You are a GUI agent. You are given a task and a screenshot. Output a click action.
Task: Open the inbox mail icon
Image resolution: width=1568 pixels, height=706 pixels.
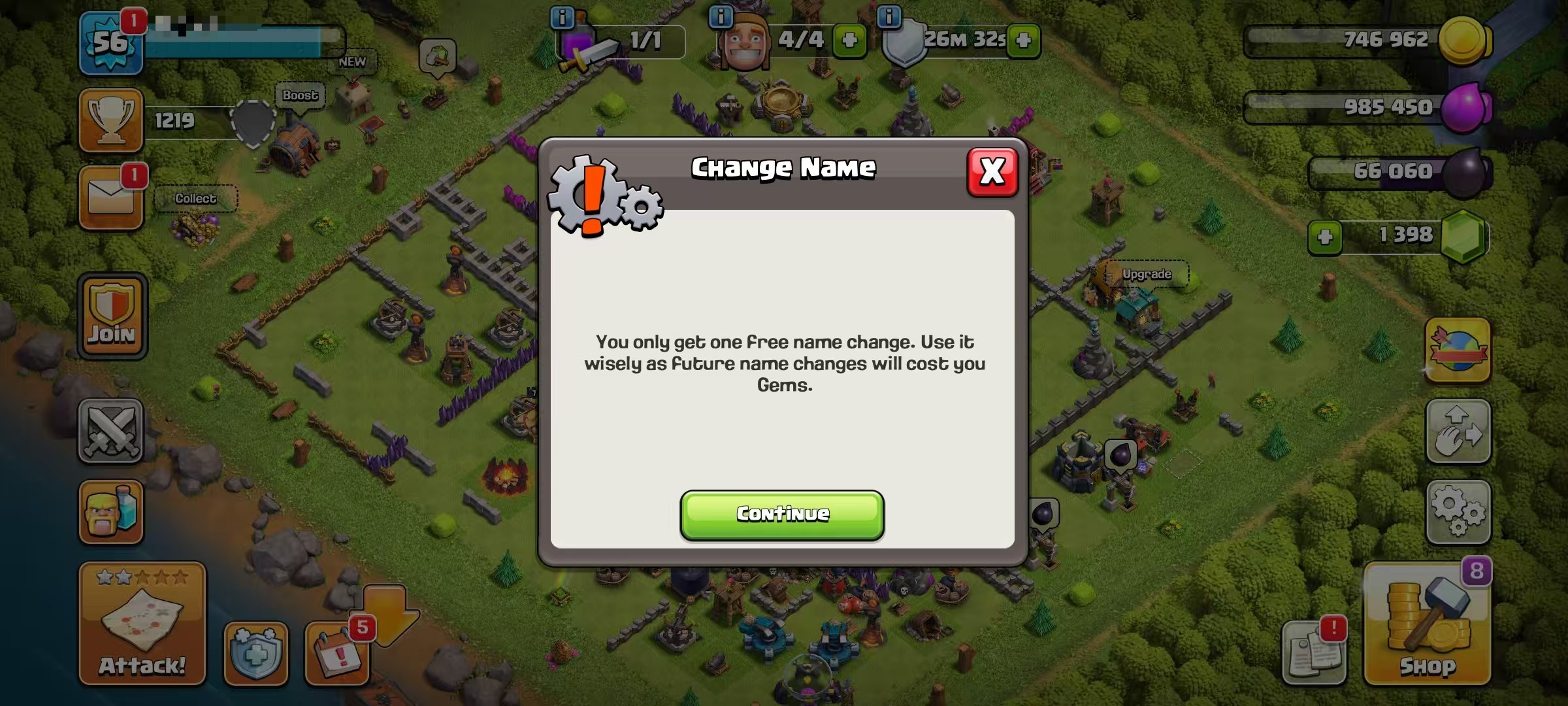(110, 196)
